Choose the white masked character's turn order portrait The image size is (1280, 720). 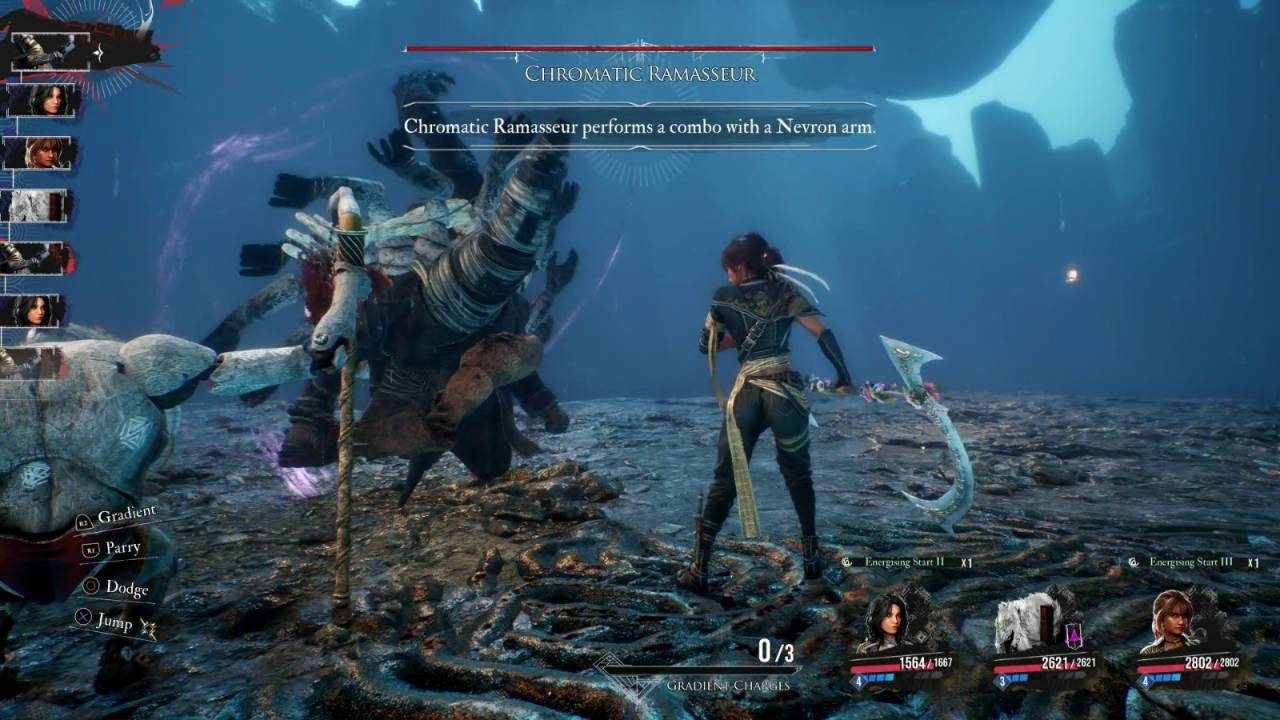coord(38,206)
